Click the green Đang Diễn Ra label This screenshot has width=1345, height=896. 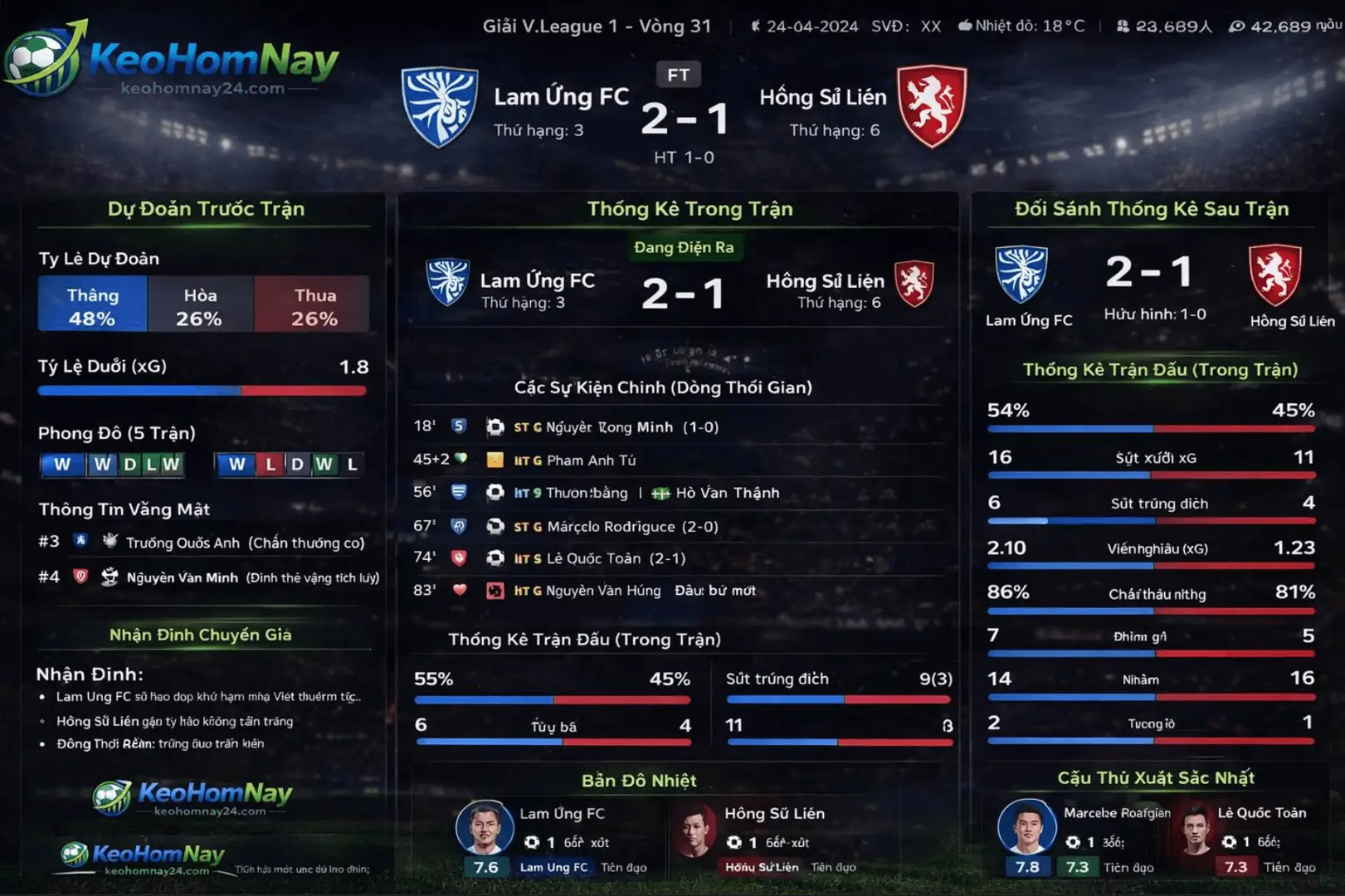tap(684, 247)
